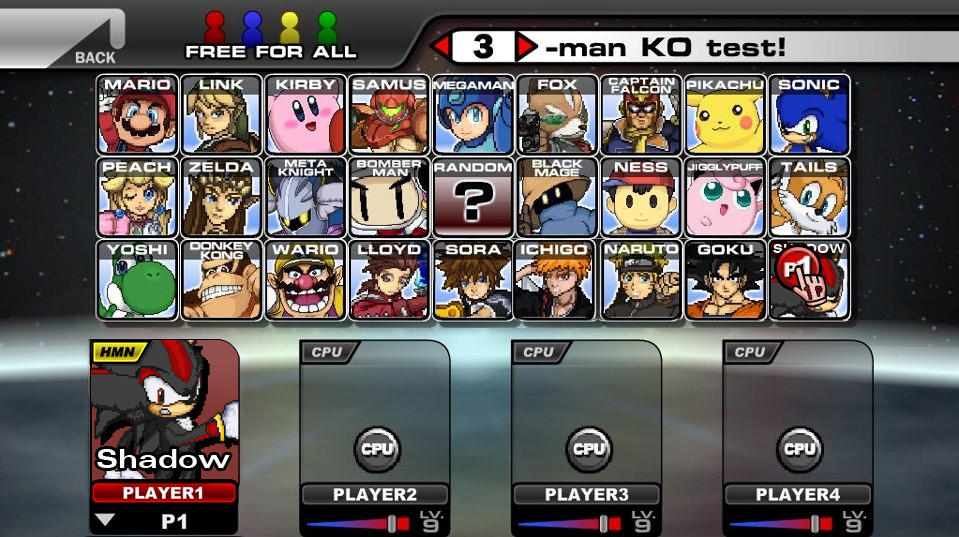This screenshot has height=537, width=959.
Task: Click the CPU token in Player2's panel
Action: [x=376, y=449]
